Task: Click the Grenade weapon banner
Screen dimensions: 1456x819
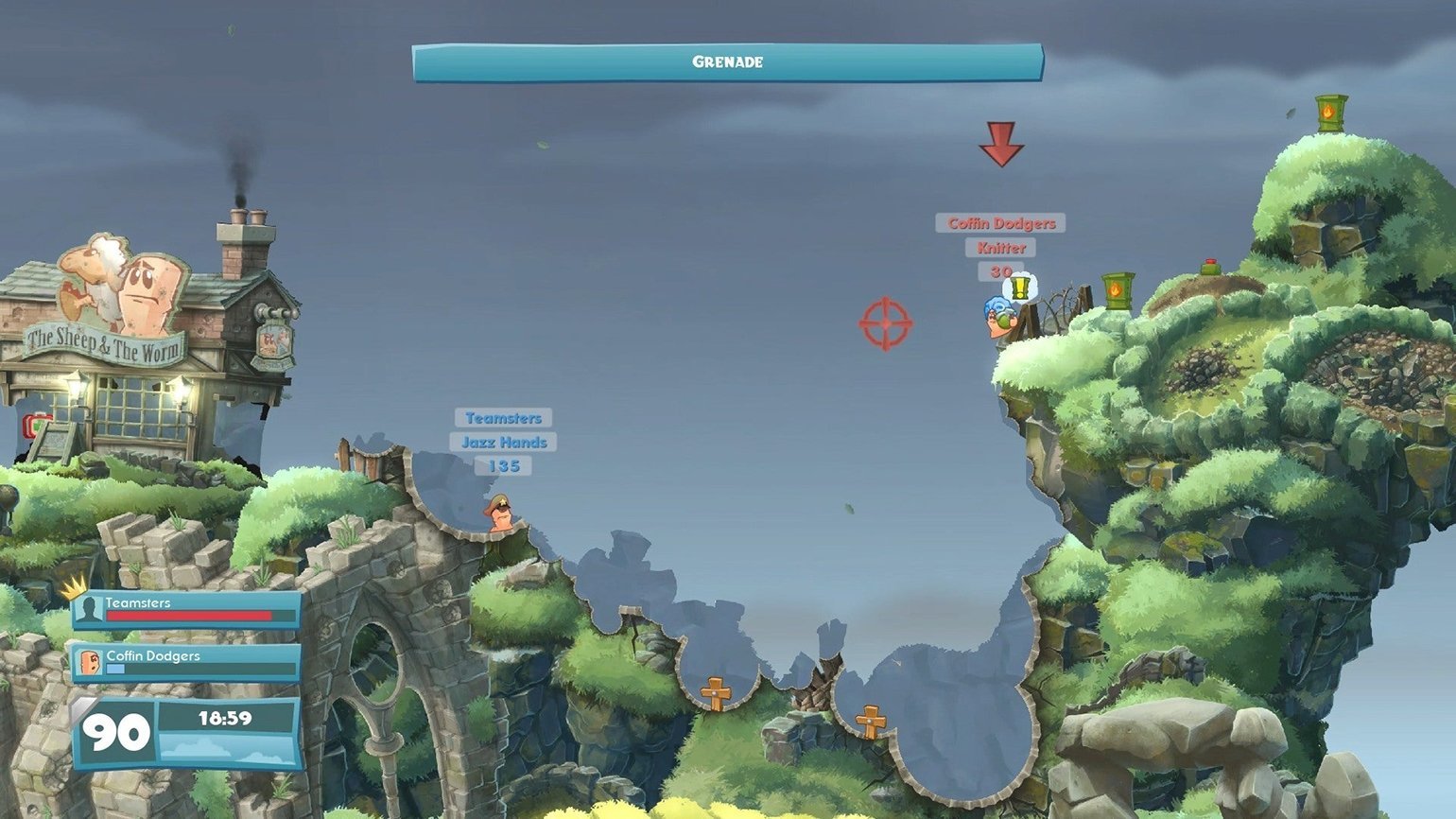Action: (x=727, y=62)
